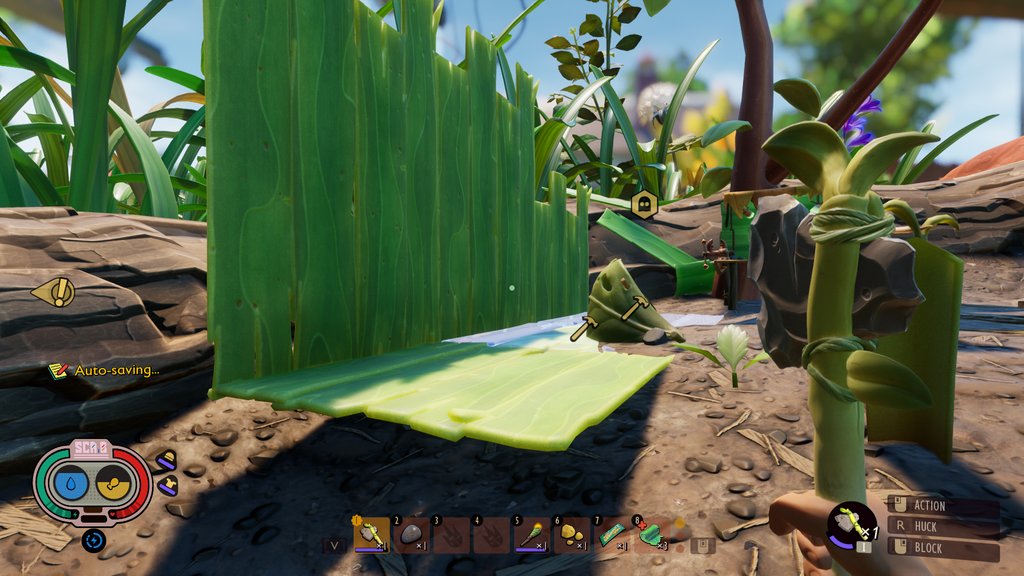Use the green leaf bandage in slot 8
The height and width of the screenshot is (576, 1024).
click(x=651, y=534)
